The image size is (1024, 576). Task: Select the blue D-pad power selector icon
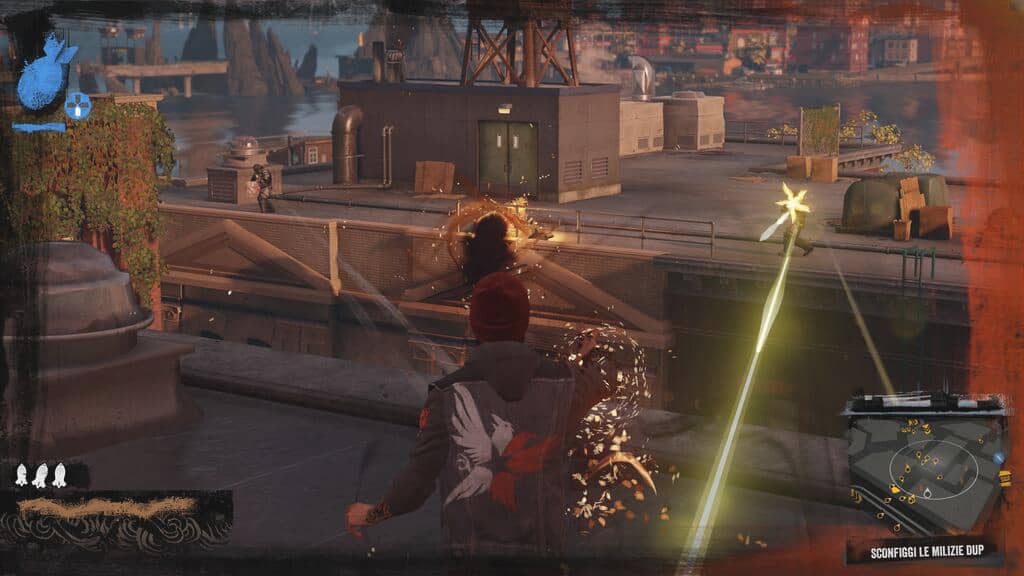pyautogui.click(x=78, y=104)
